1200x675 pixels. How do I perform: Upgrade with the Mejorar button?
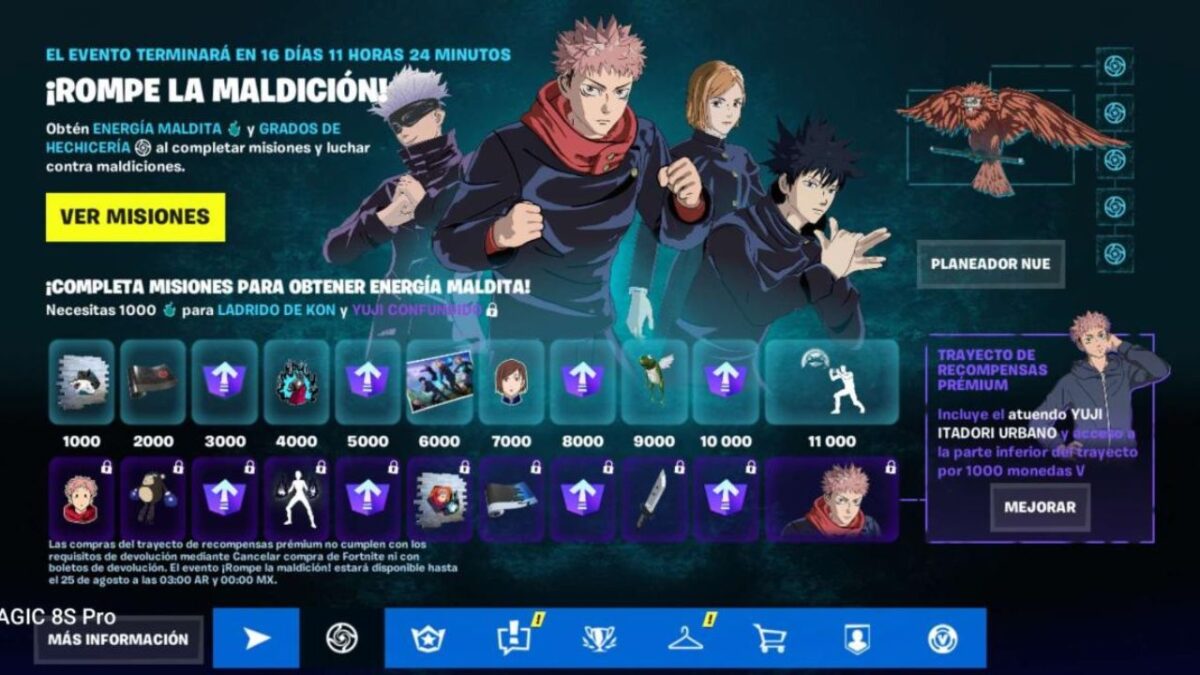click(x=1040, y=507)
